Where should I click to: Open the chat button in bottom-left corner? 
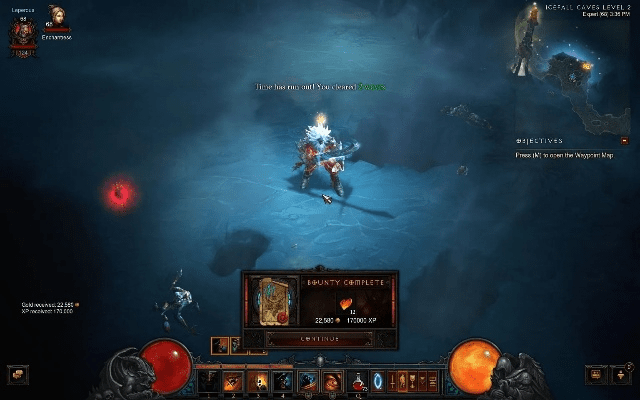point(17,374)
